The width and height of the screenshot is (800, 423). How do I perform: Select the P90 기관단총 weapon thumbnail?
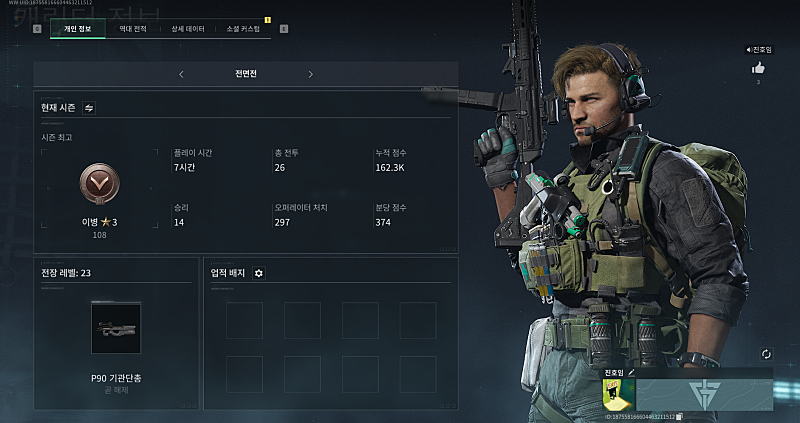(116, 328)
